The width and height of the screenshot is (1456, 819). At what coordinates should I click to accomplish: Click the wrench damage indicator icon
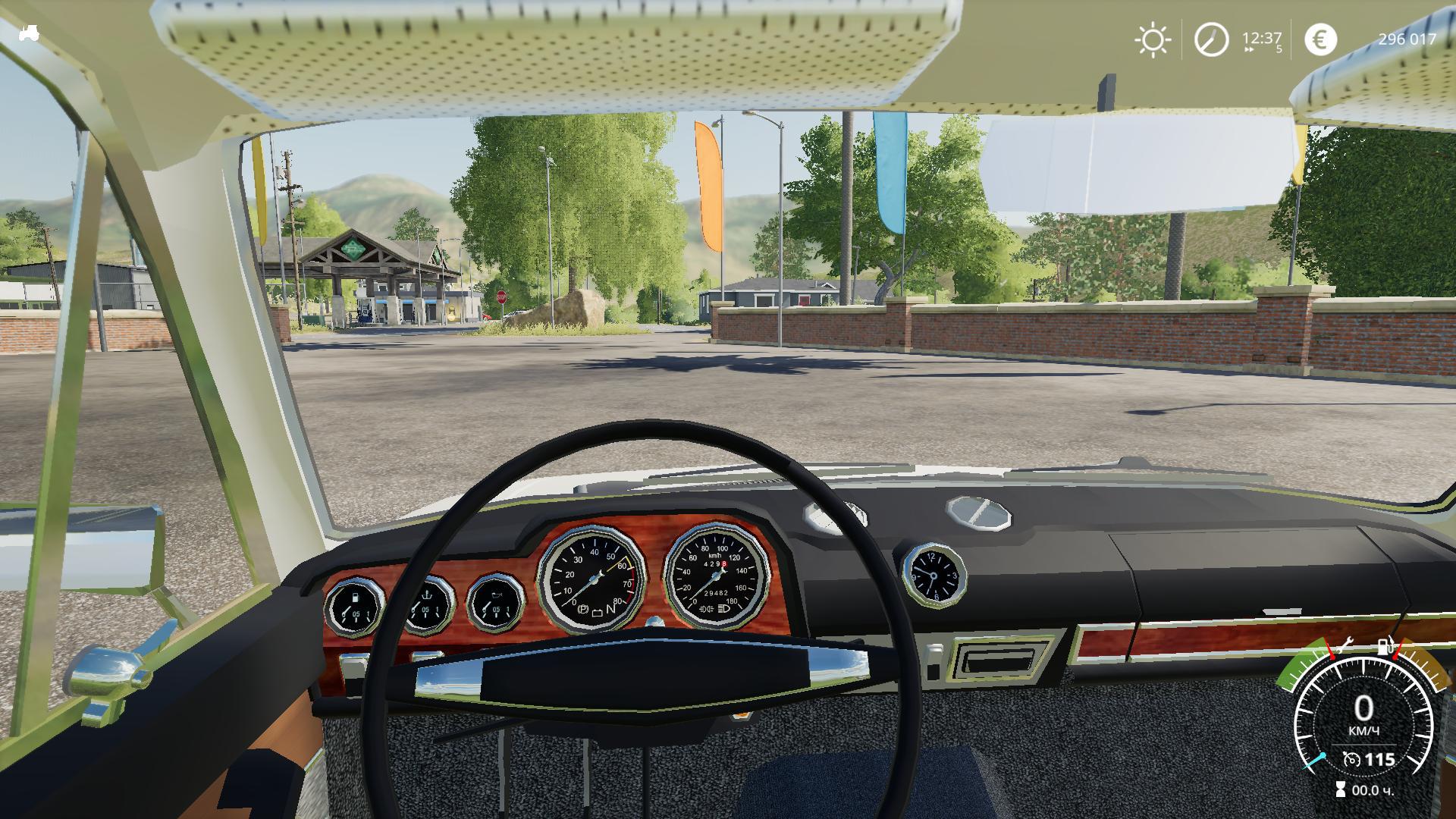(x=1345, y=645)
